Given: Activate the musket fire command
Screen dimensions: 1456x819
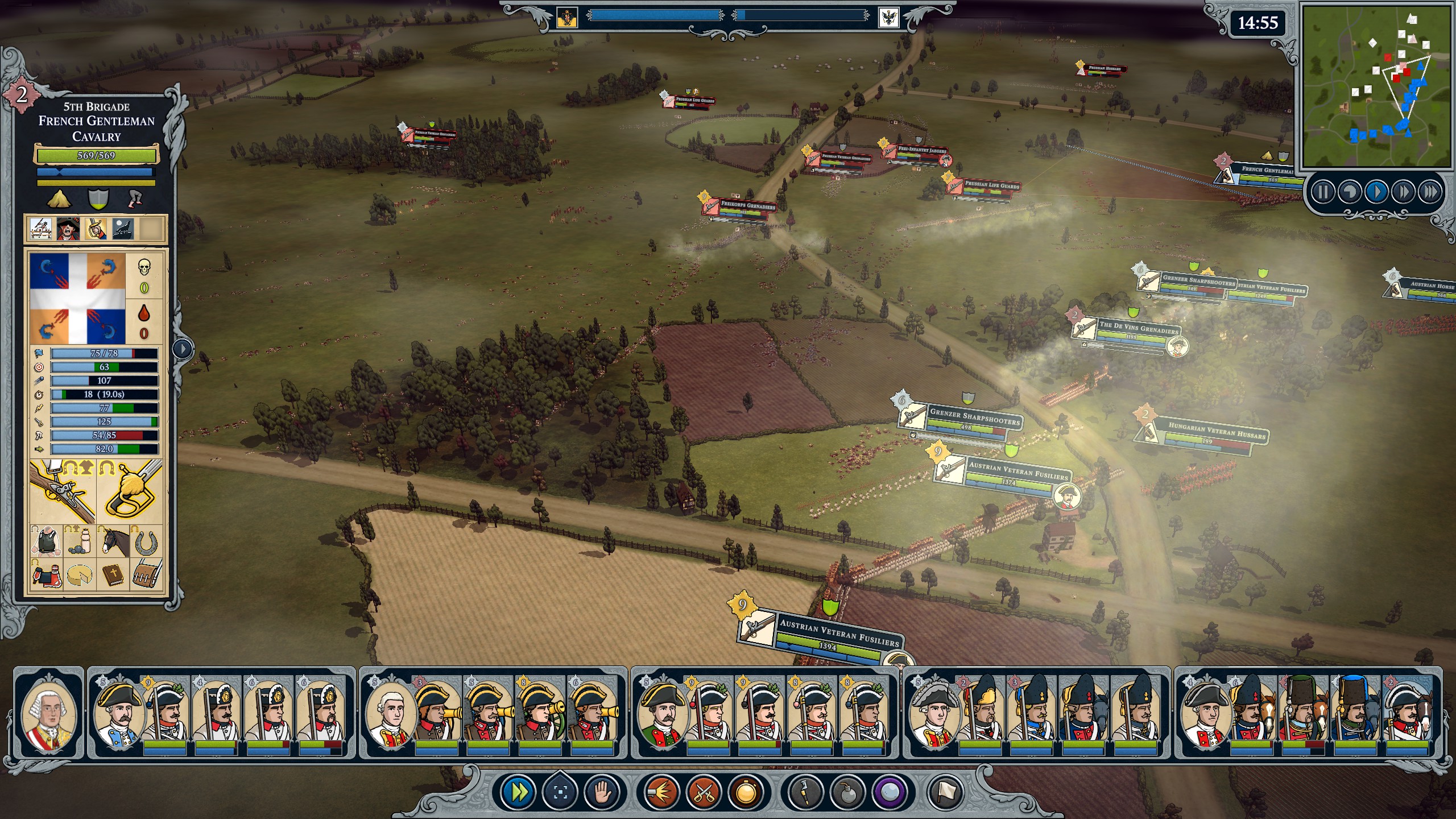Looking at the screenshot, I should pyautogui.click(x=662, y=792).
